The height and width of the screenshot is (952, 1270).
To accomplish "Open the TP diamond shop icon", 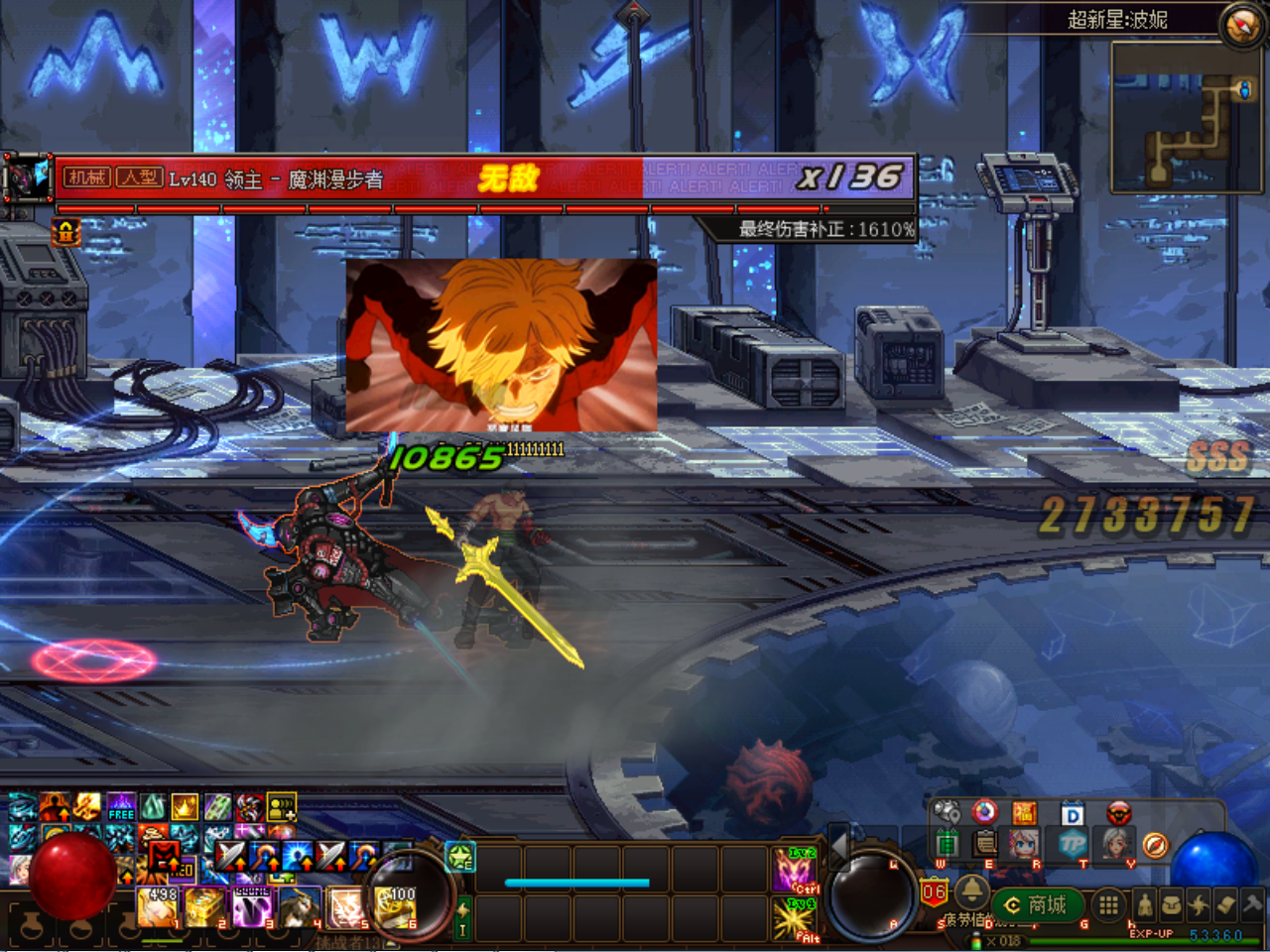I will [x=1072, y=842].
